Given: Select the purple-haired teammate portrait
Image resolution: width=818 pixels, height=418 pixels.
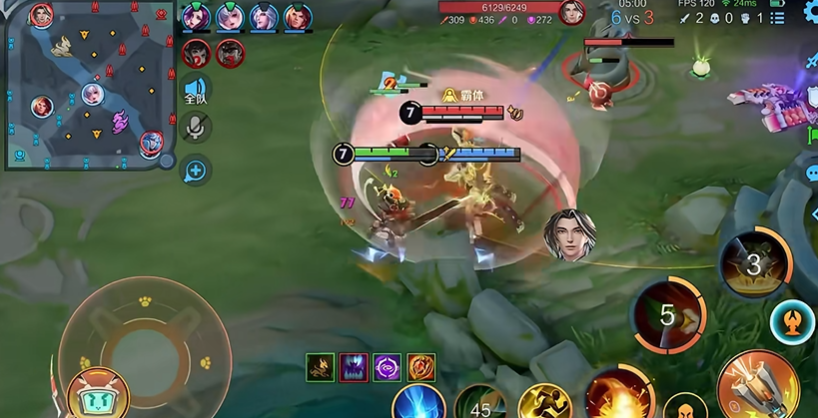Looking at the screenshot, I should (197, 17).
